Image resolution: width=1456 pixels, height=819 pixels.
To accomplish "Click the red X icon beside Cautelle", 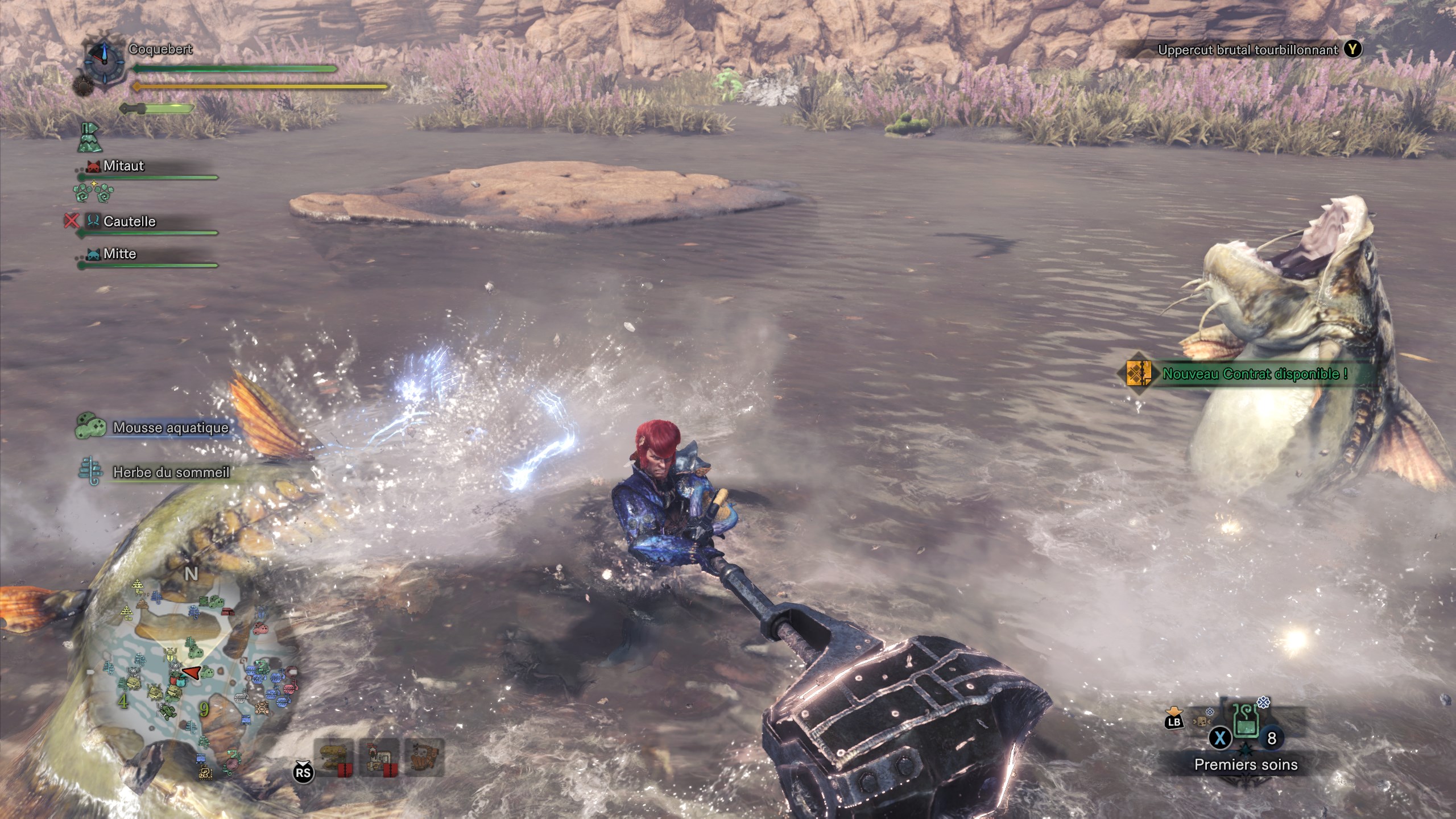I will click(x=72, y=221).
